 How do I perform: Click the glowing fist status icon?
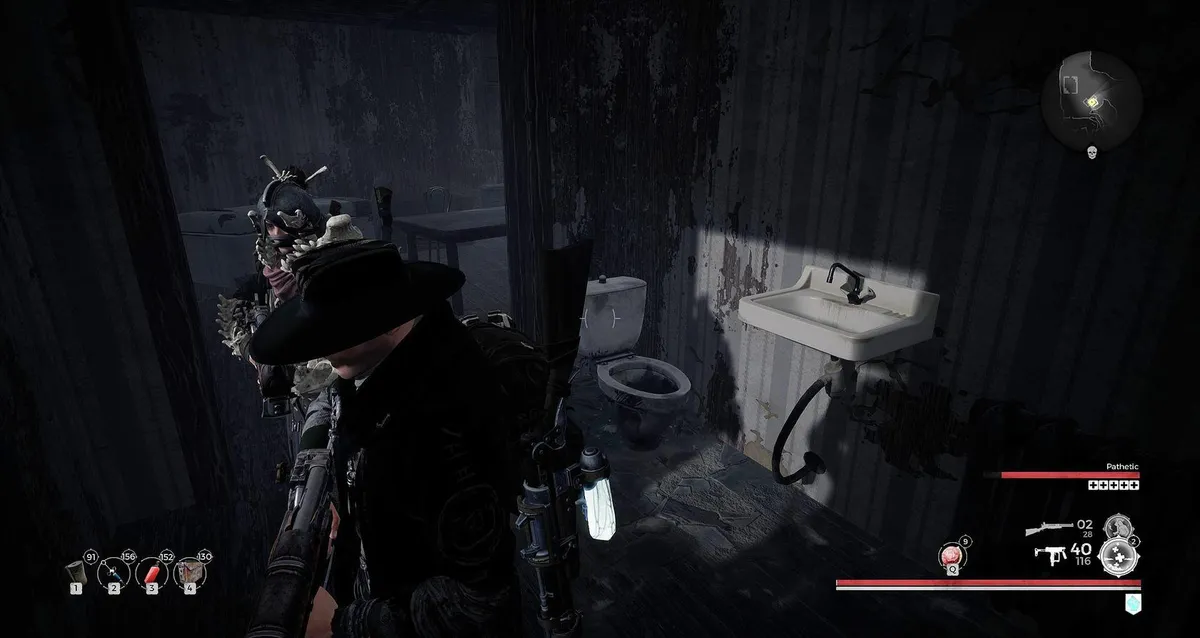[1131, 600]
